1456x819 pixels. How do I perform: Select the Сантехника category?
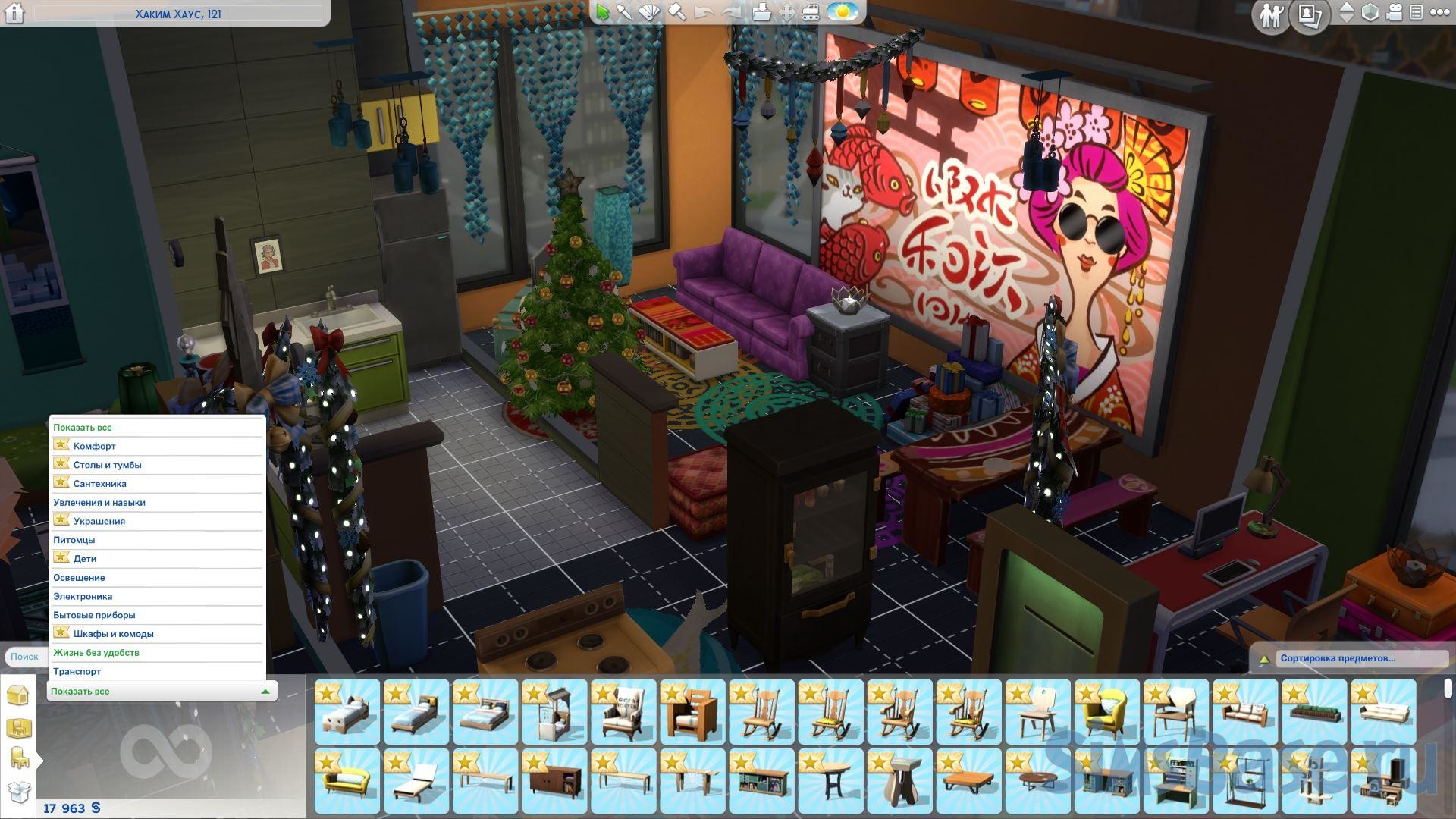click(99, 484)
